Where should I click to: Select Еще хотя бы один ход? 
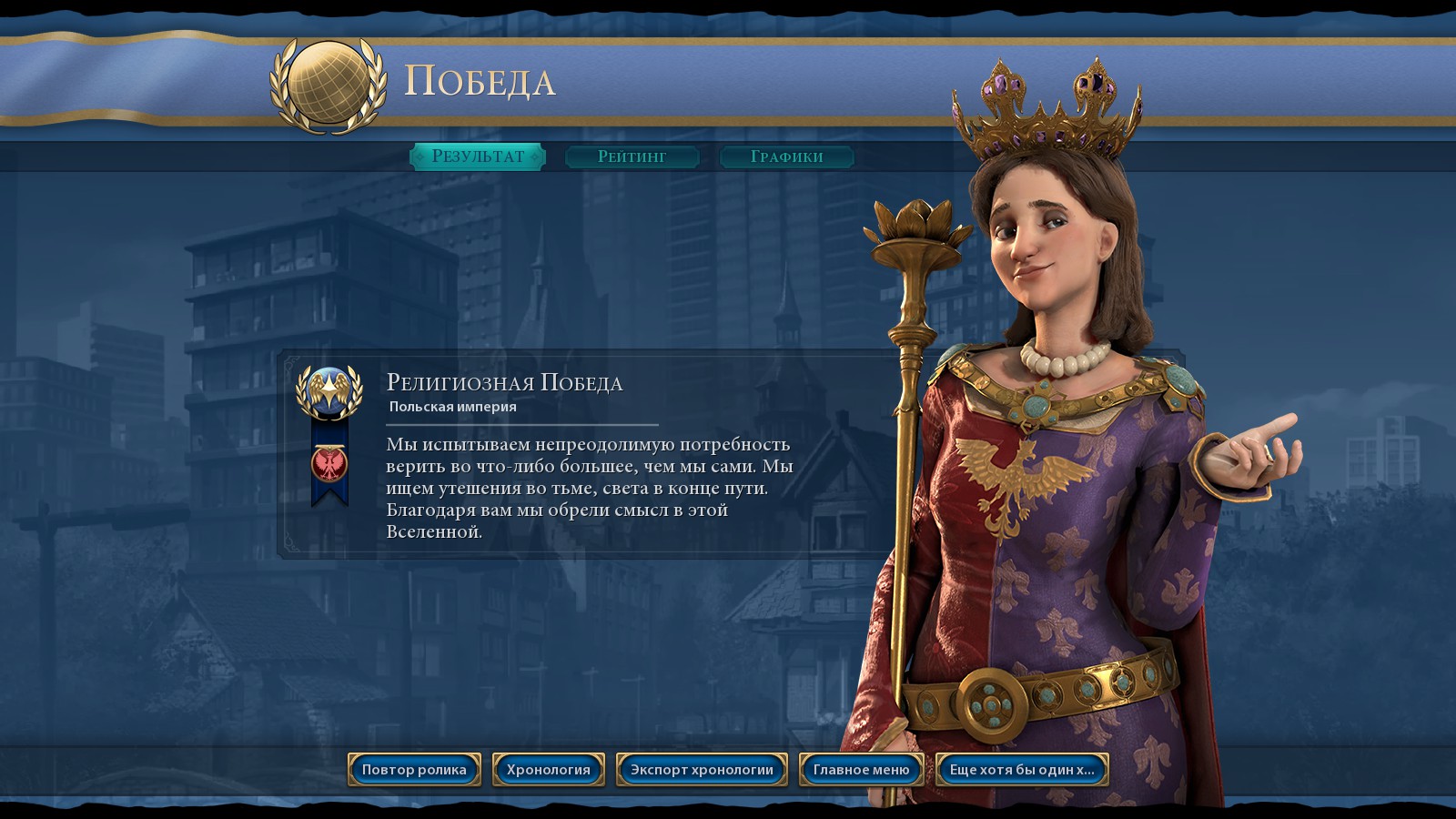(1022, 770)
